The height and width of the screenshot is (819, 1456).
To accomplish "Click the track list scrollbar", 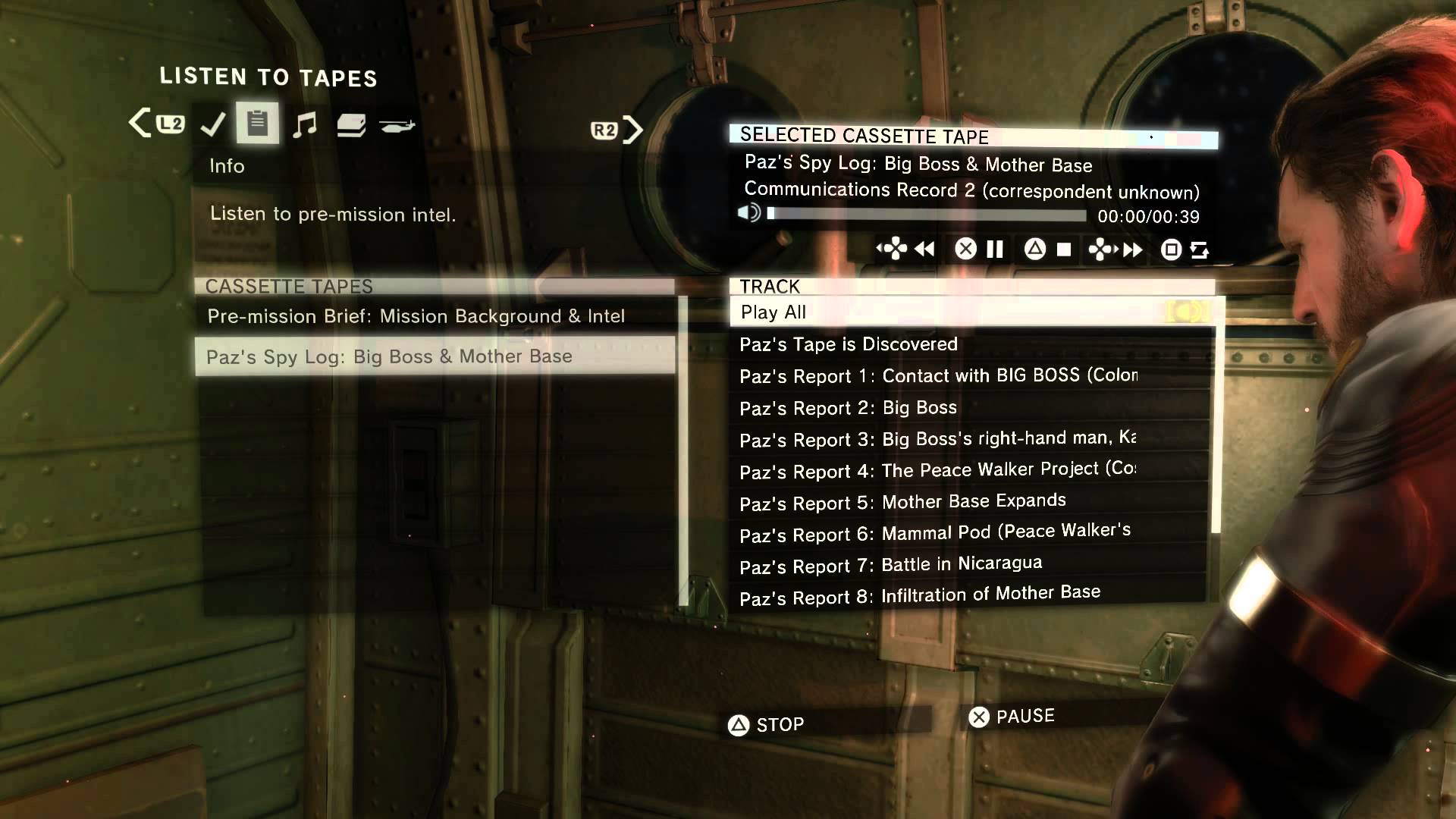I will coord(1216,425).
